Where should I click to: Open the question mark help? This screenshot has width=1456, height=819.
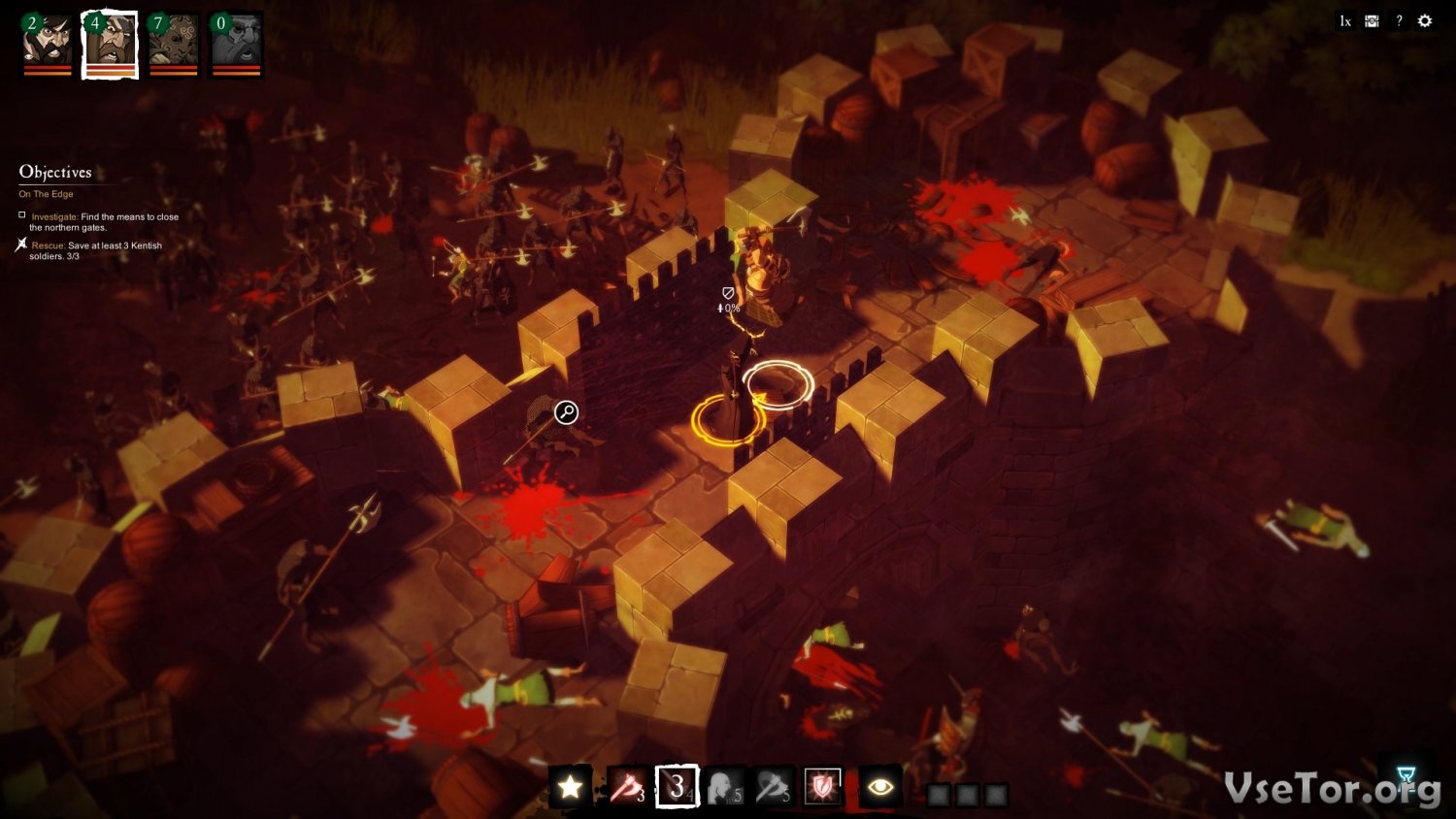(1399, 20)
